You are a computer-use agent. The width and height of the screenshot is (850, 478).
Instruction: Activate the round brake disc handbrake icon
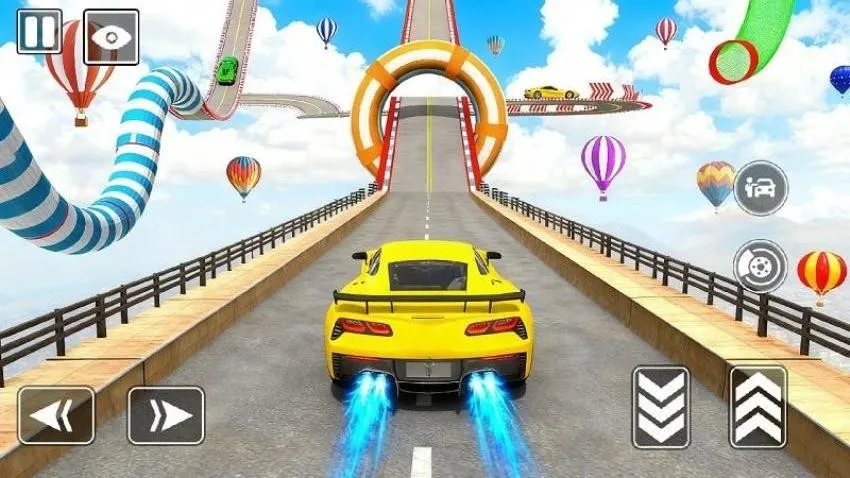760,266
